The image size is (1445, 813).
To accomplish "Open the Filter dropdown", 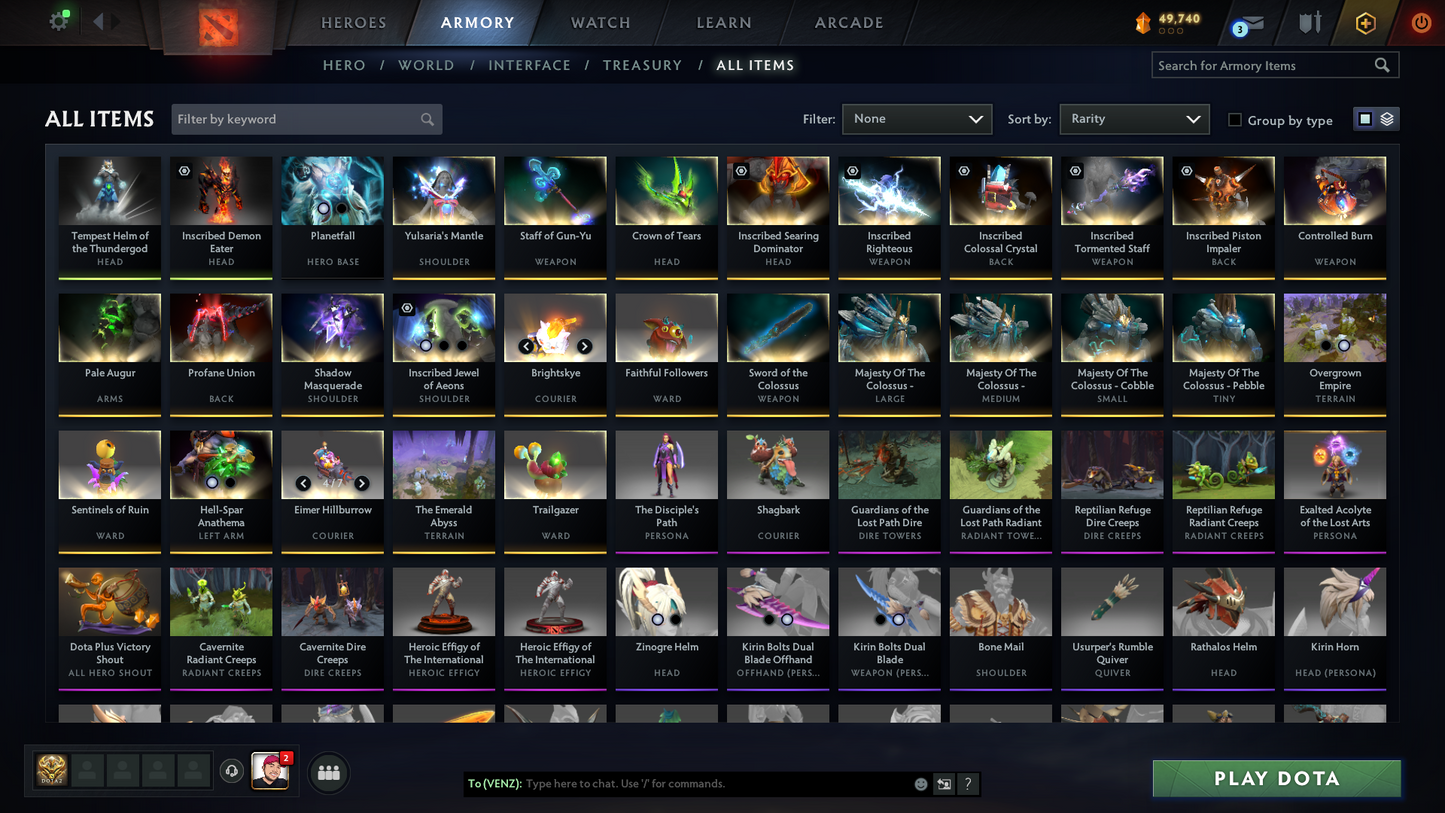I will coord(916,118).
